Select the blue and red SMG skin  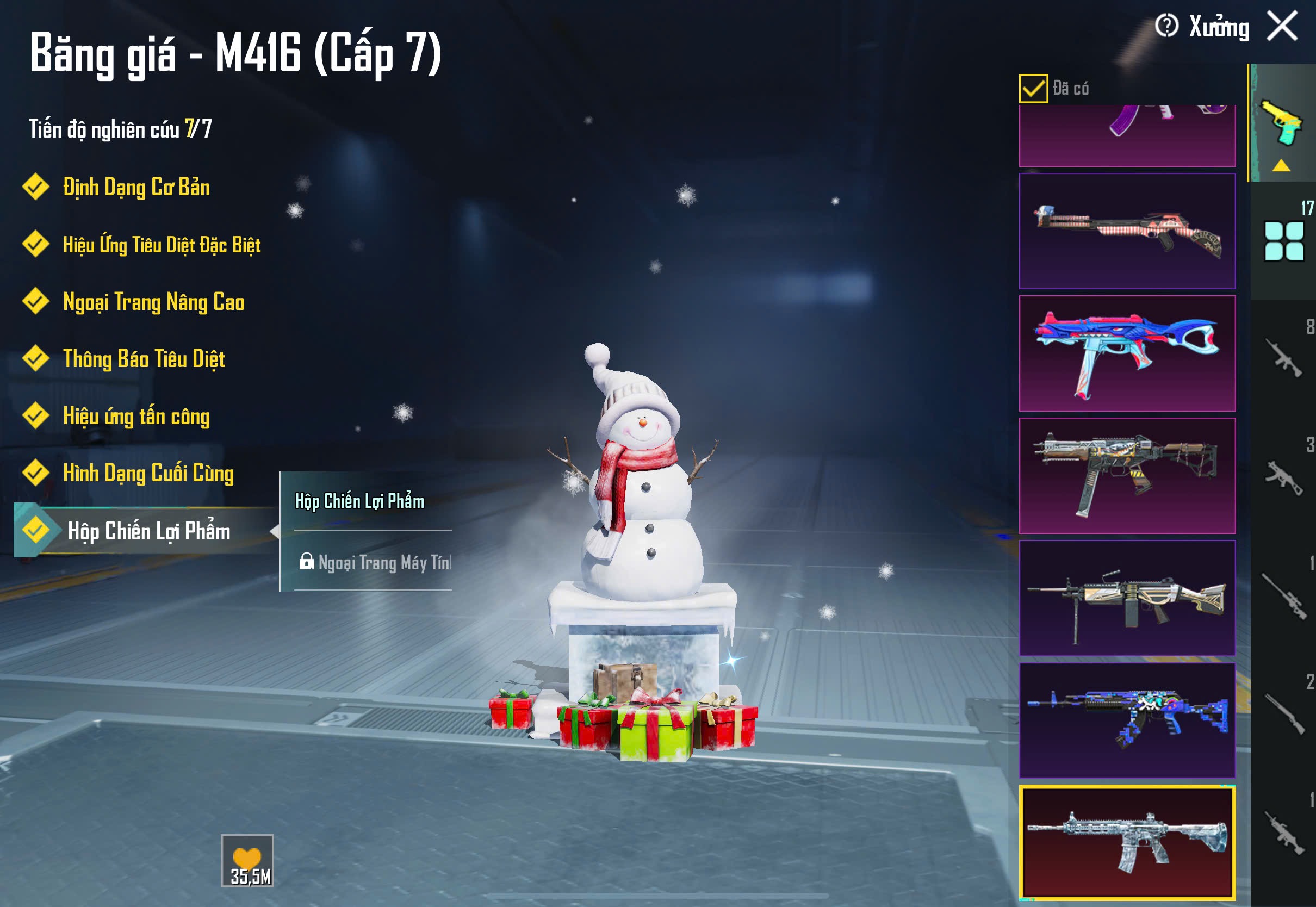tap(1127, 353)
